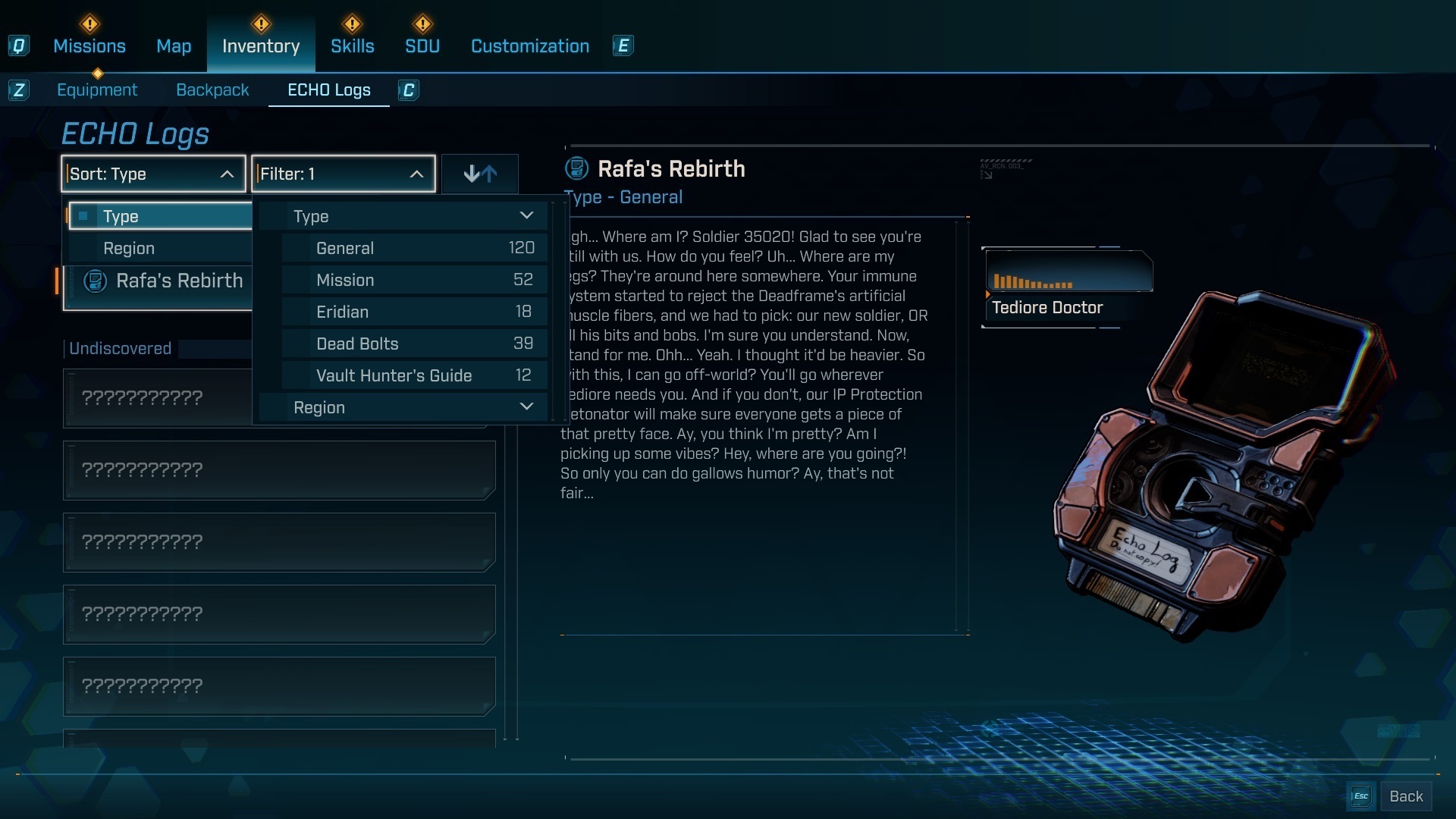Go to the Skills tab
Screen dimensions: 1456x819
(353, 46)
